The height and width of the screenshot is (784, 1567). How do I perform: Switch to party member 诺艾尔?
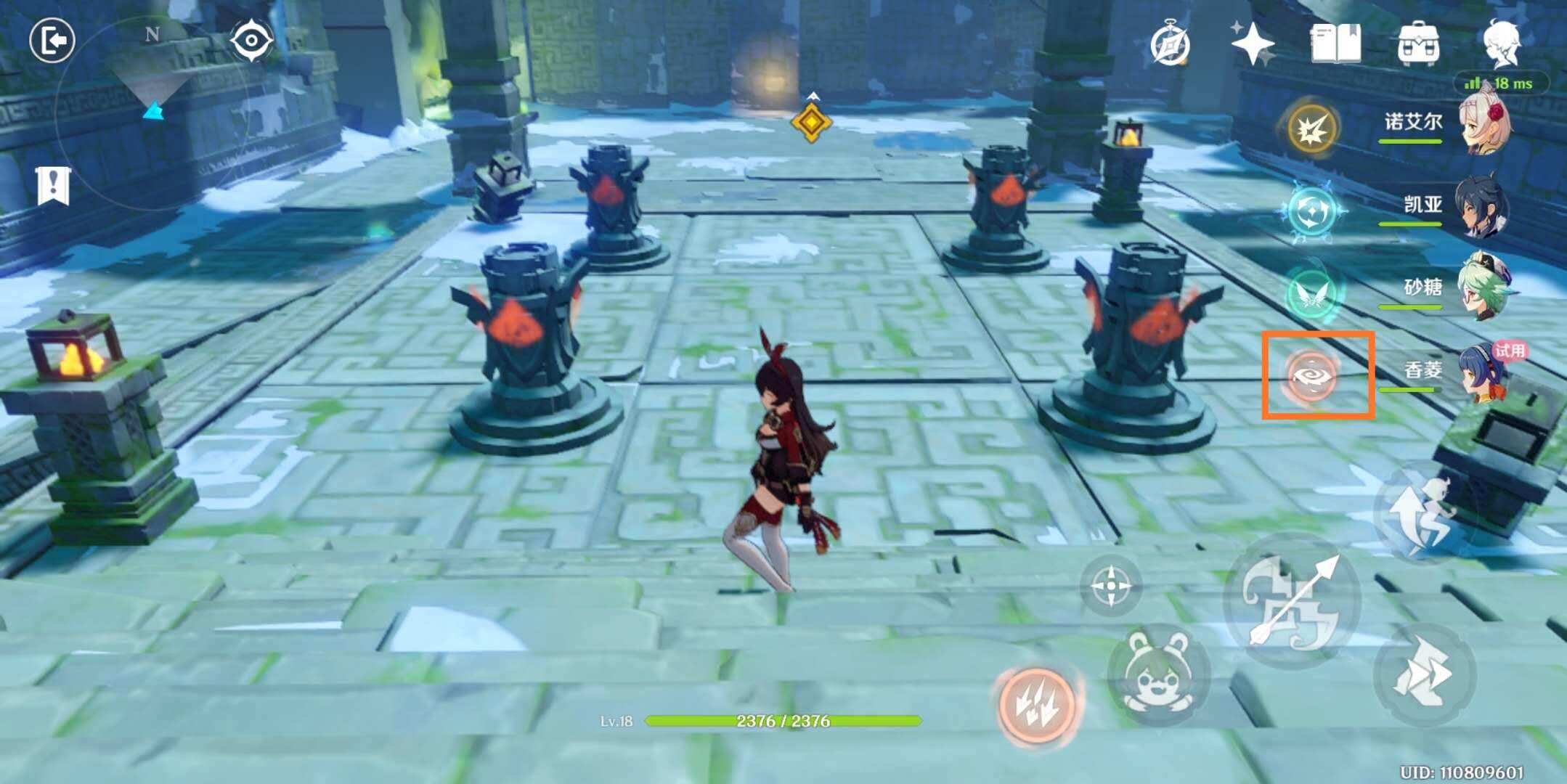pos(1481,125)
